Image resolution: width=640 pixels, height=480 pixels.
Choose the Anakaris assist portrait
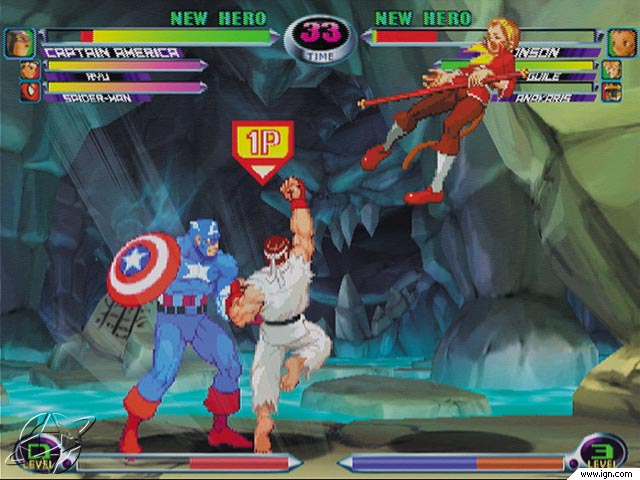[x=611, y=92]
